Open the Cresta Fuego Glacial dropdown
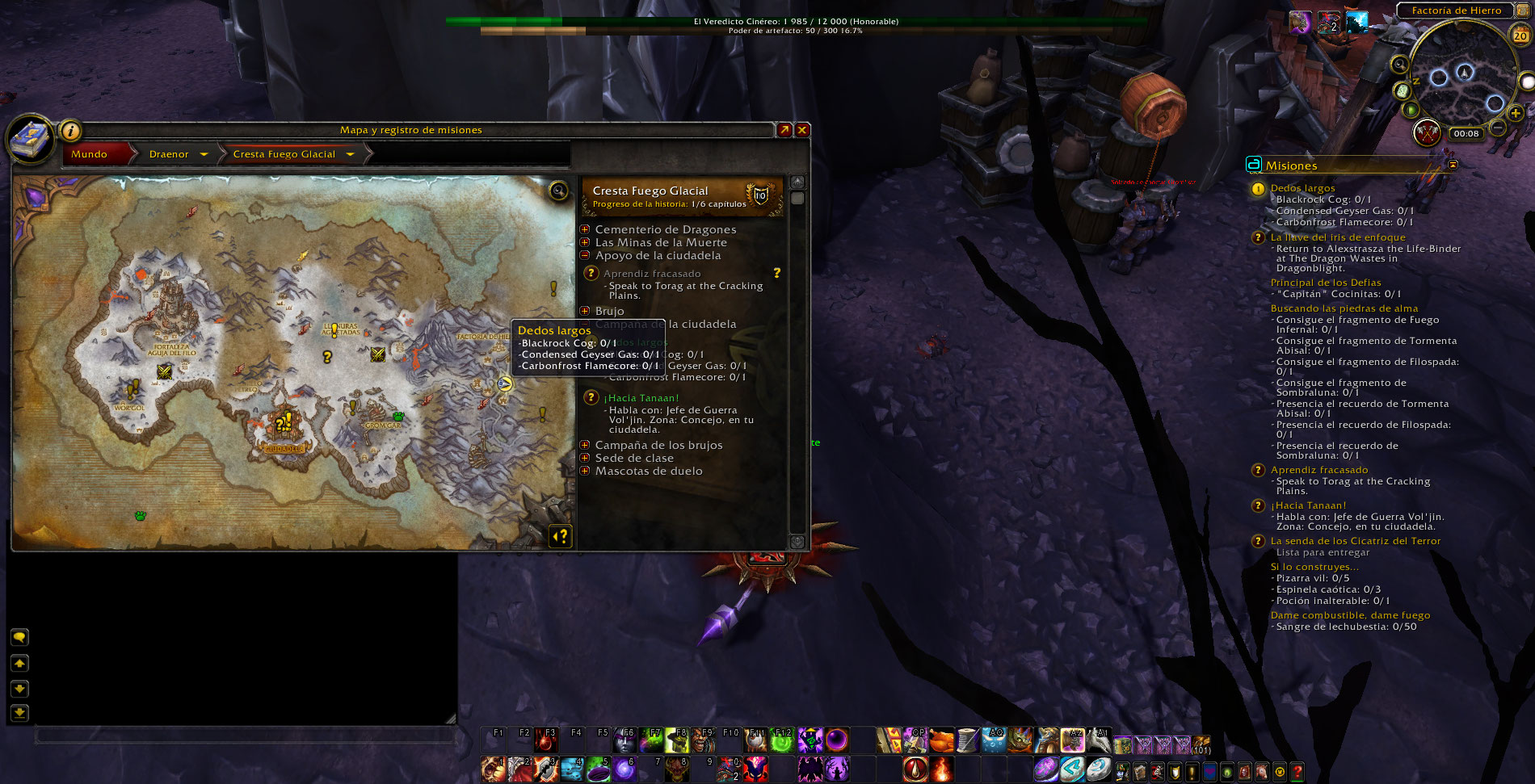This screenshot has height=784, width=1535. click(351, 154)
